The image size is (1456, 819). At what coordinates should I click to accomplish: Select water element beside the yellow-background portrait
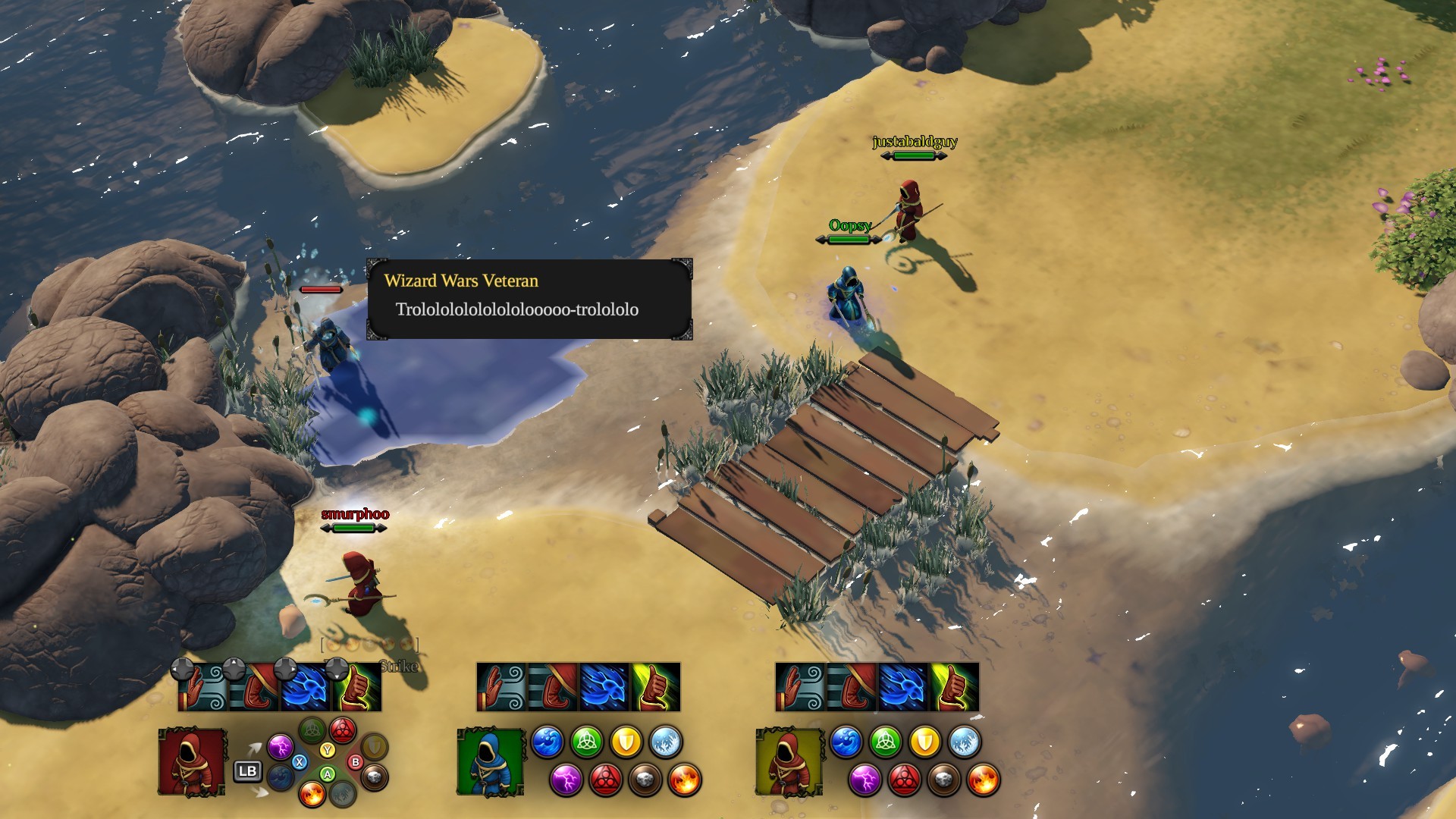(x=846, y=742)
